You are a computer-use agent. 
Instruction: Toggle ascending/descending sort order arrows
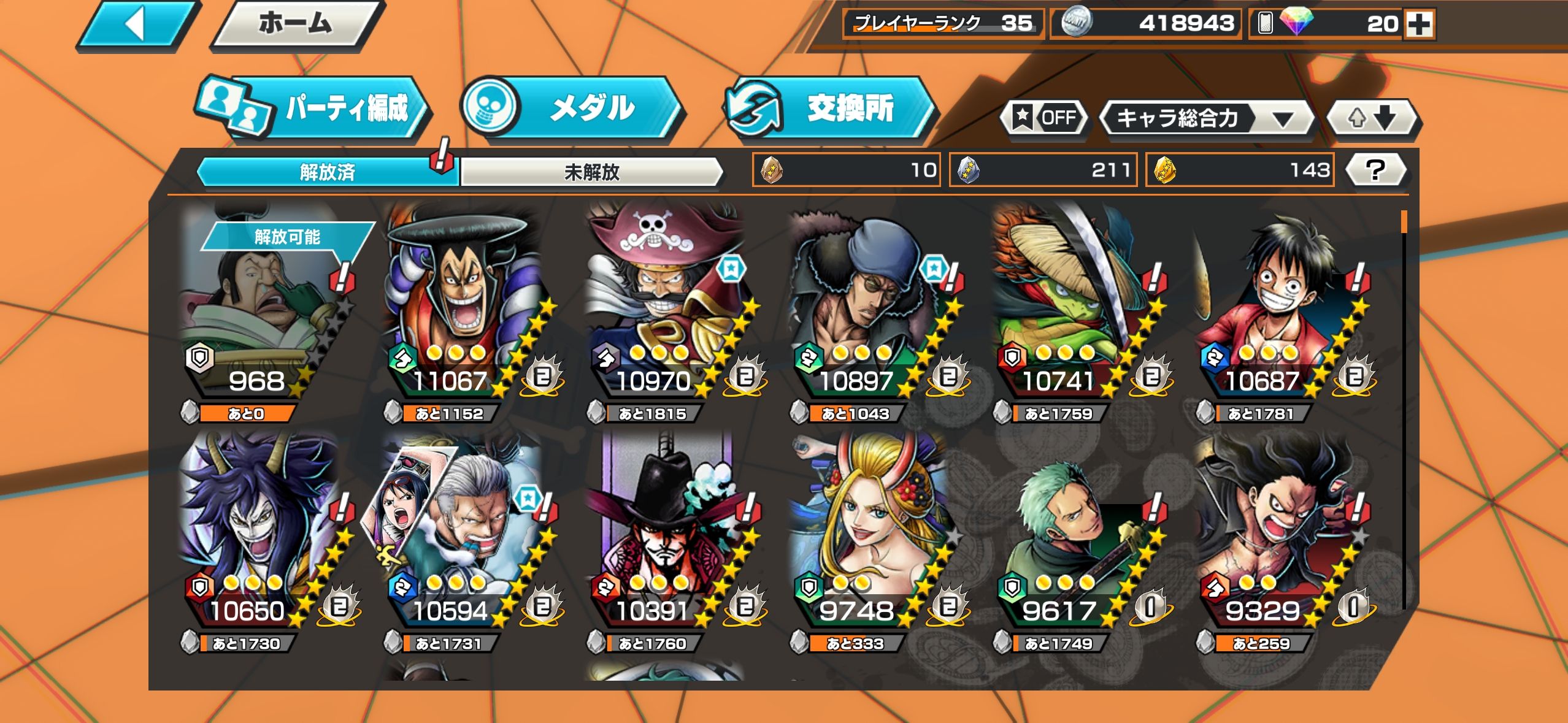1373,118
